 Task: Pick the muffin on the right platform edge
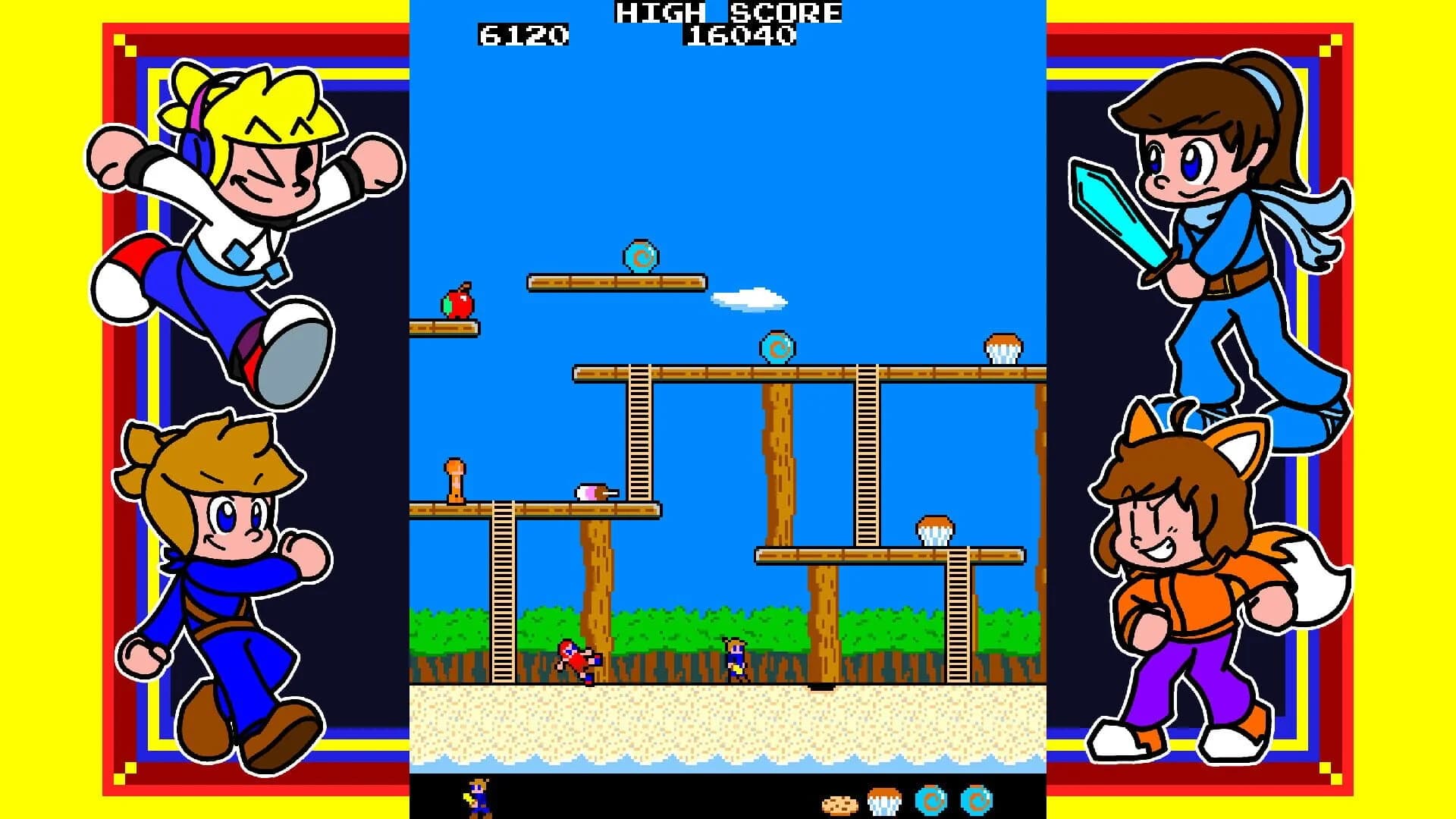click(1002, 345)
